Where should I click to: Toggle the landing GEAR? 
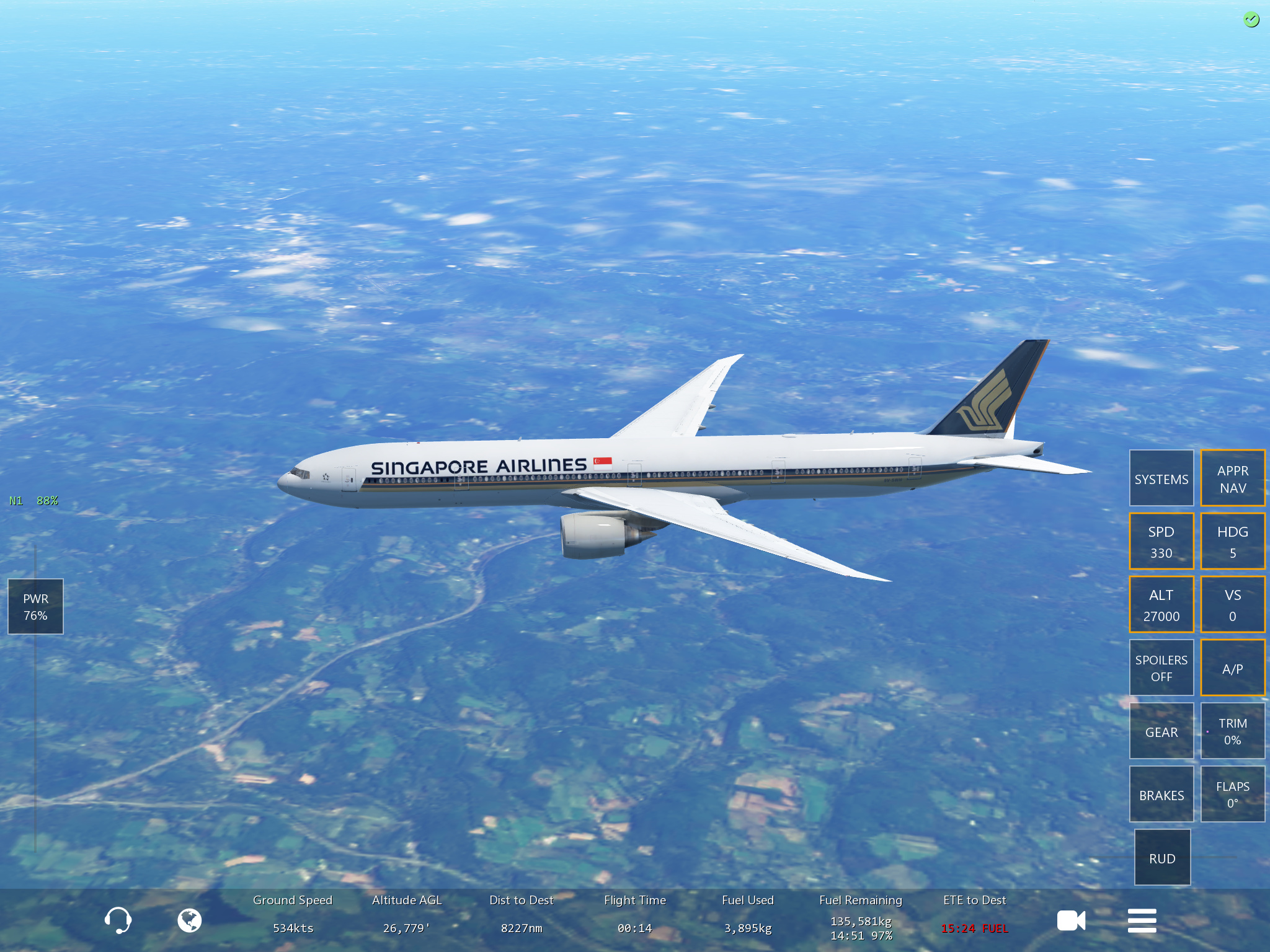click(1161, 731)
